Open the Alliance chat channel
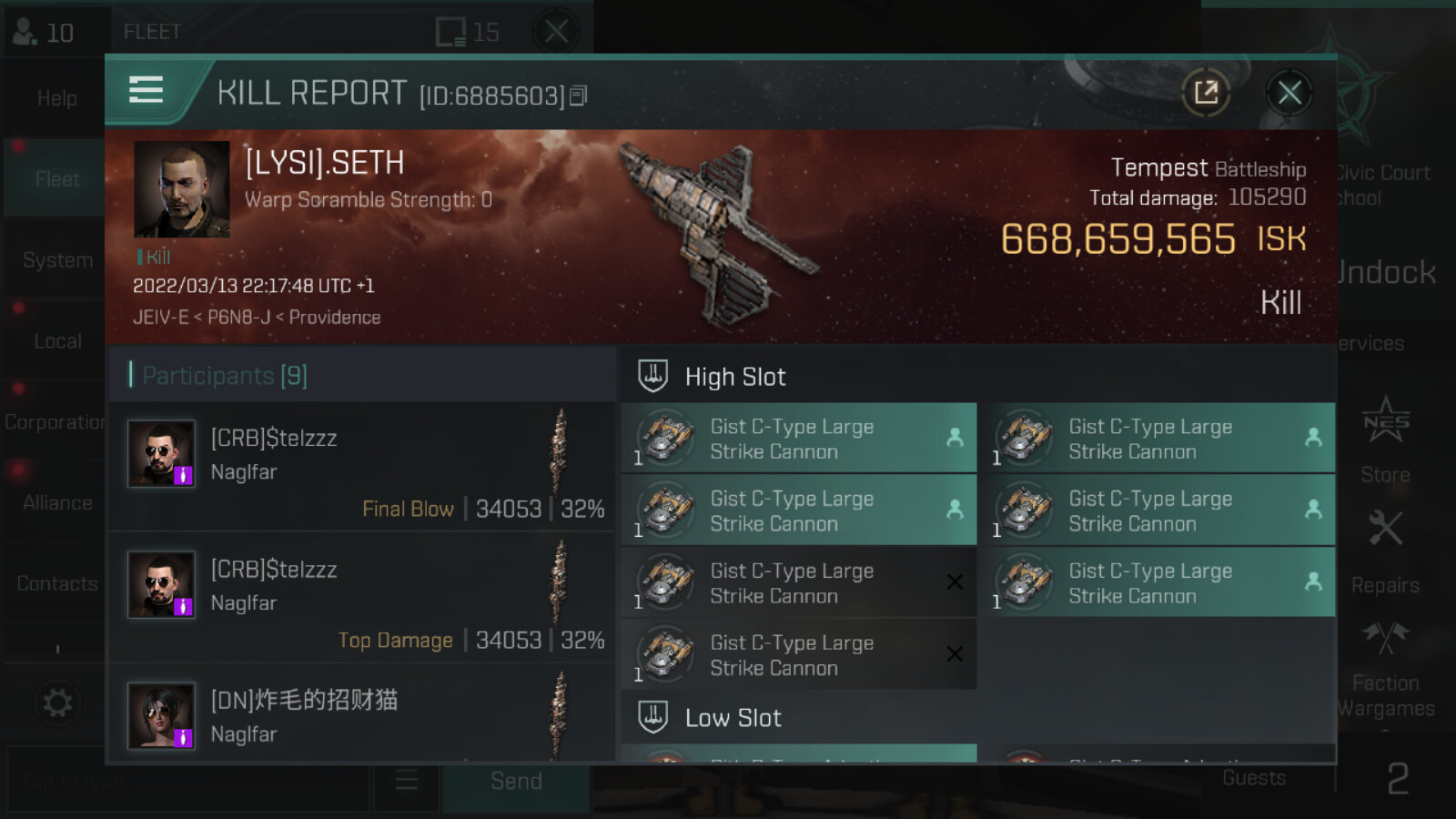1456x819 pixels. click(56, 502)
